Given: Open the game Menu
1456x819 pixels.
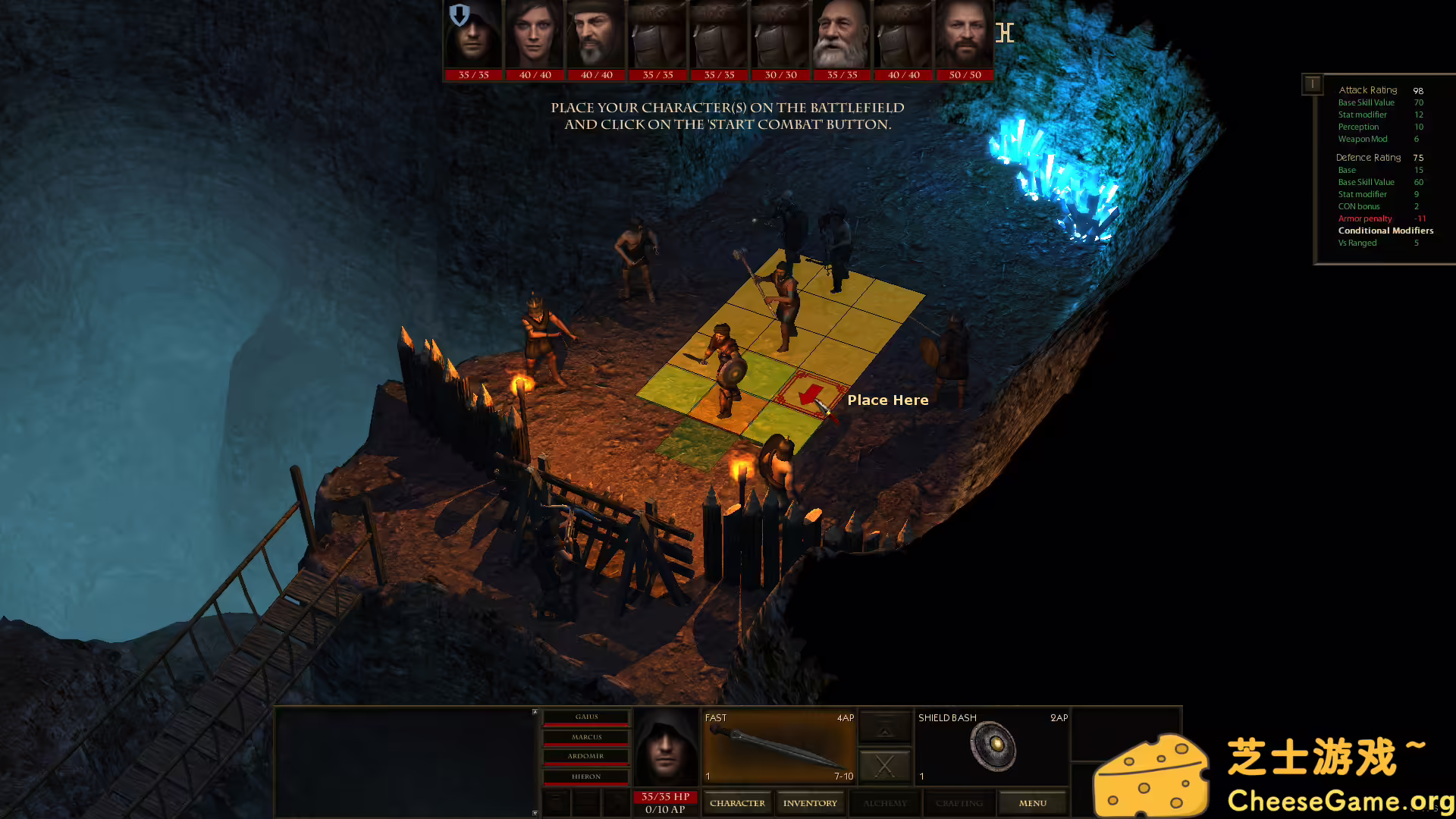Looking at the screenshot, I should click(1032, 802).
